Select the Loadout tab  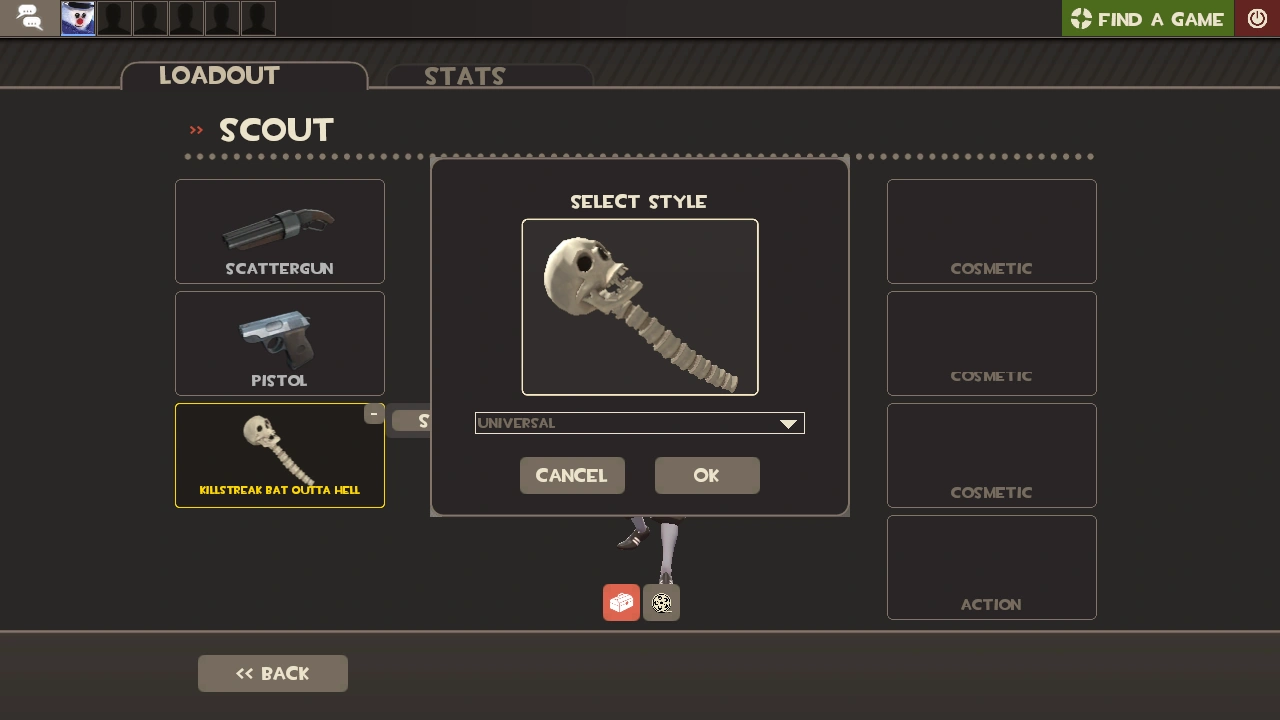coord(218,75)
